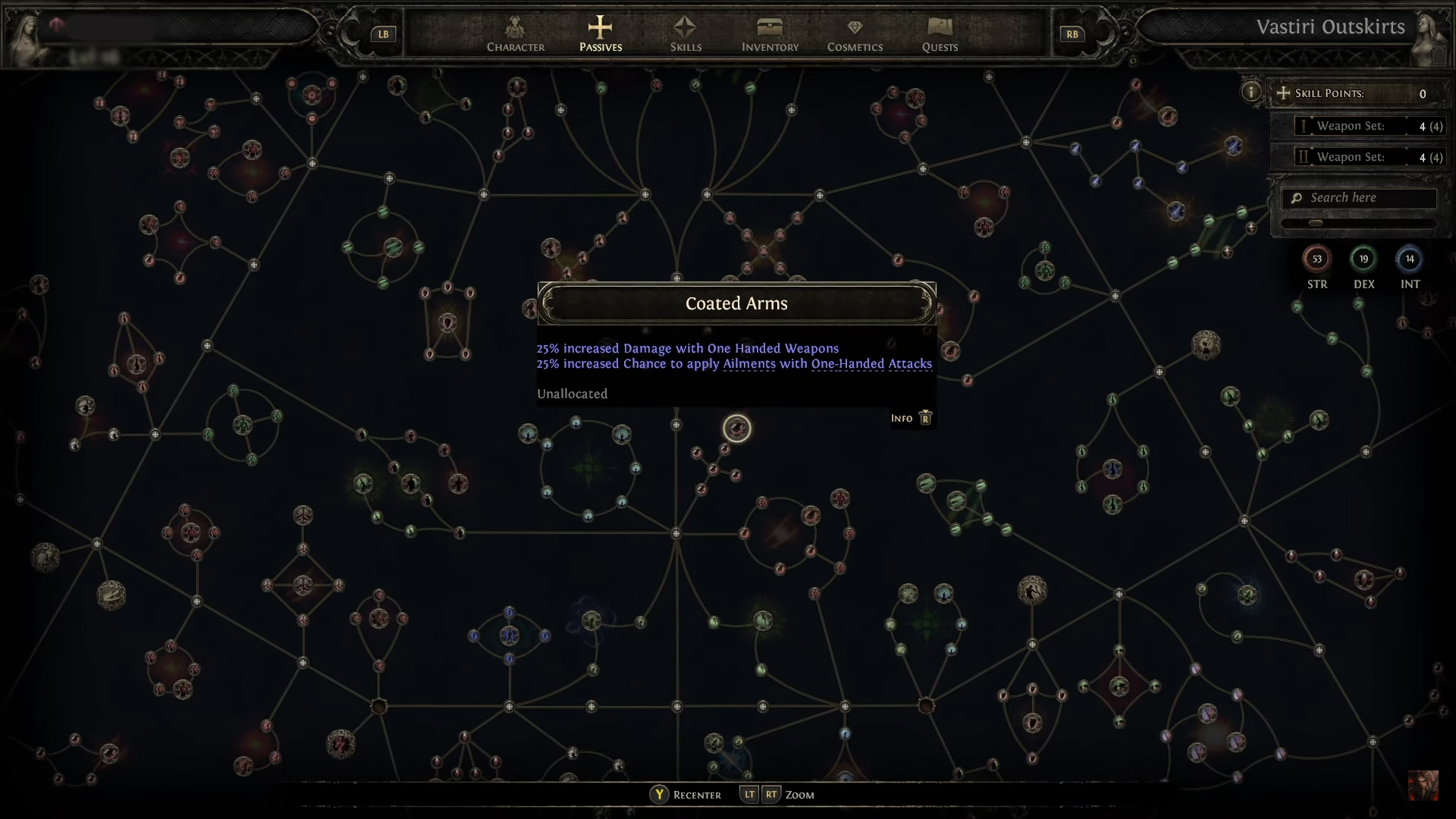Select the Passives tab

point(600,35)
